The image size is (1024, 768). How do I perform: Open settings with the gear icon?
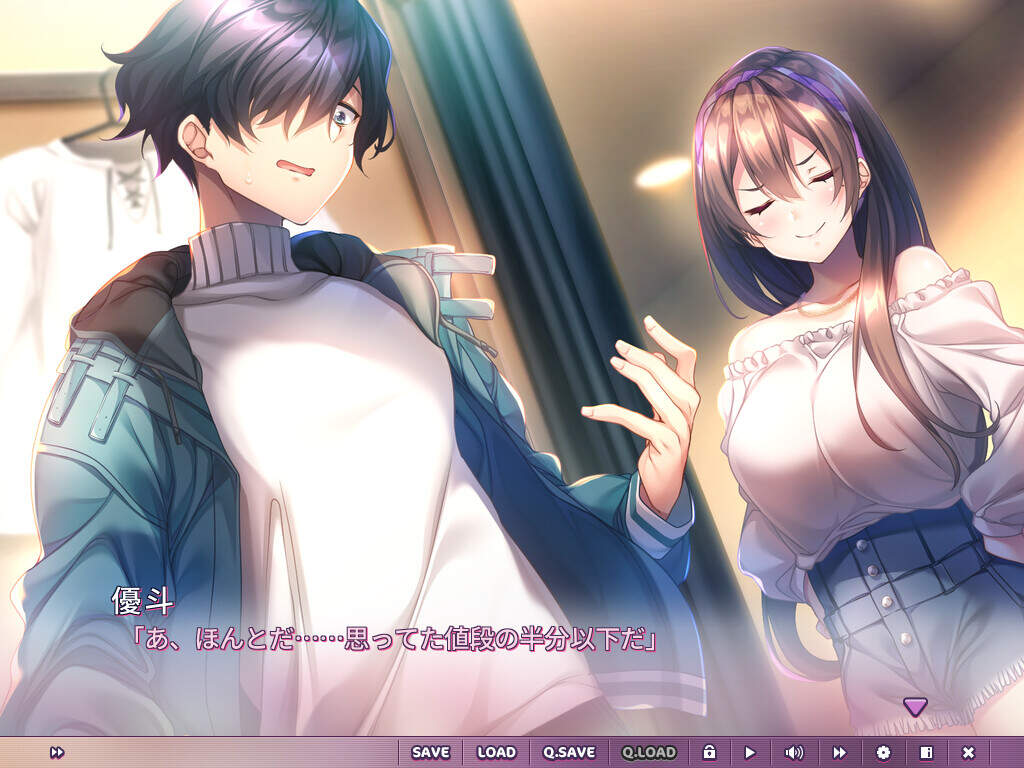883,752
